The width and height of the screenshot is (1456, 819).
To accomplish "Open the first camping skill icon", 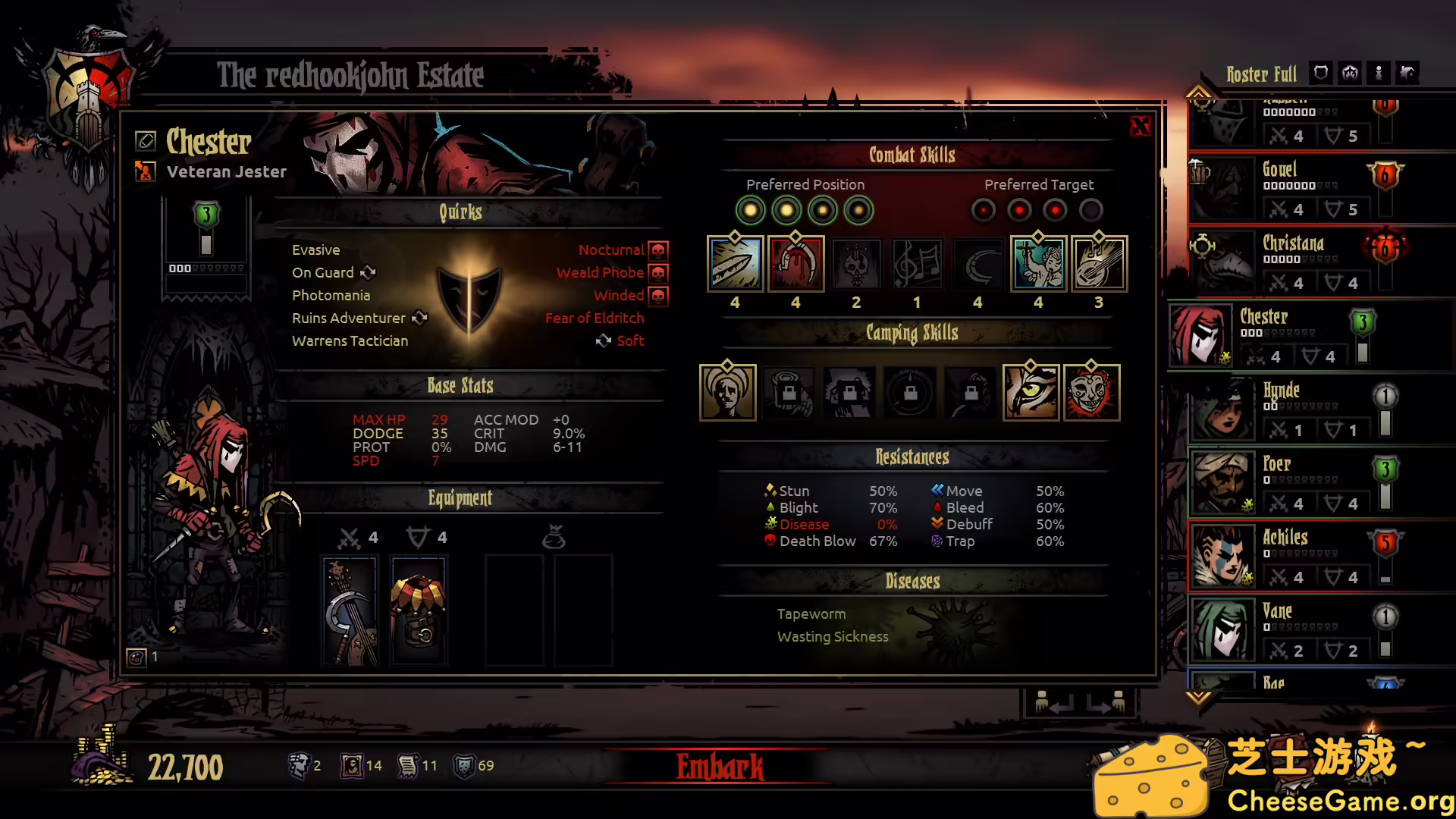I will pyautogui.click(x=727, y=393).
